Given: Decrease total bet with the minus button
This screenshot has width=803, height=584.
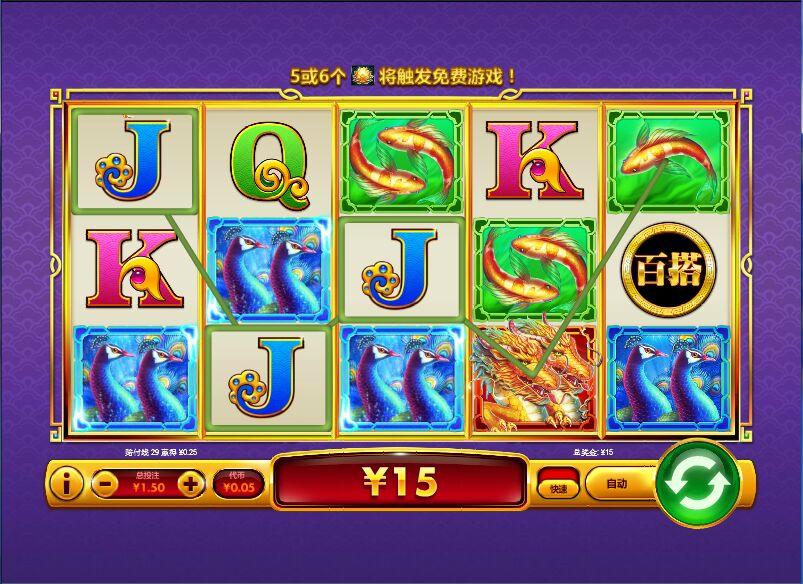Looking at the screenshot, I should click(106, 485).
